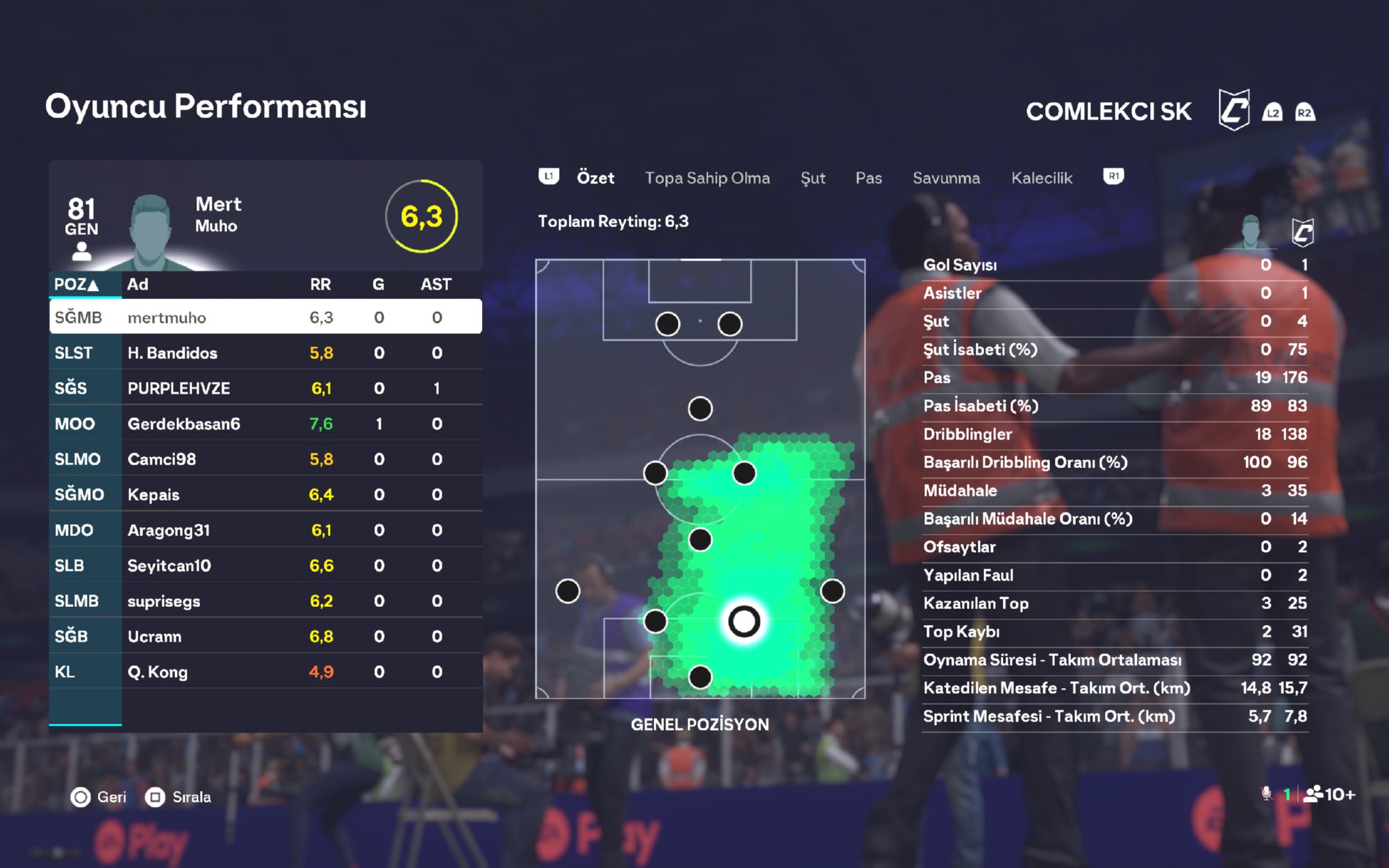Image resolution: width=1389 pixels, height=868 pixels.
Task: Select suprisegs in the list
Action: click(265, 601)
